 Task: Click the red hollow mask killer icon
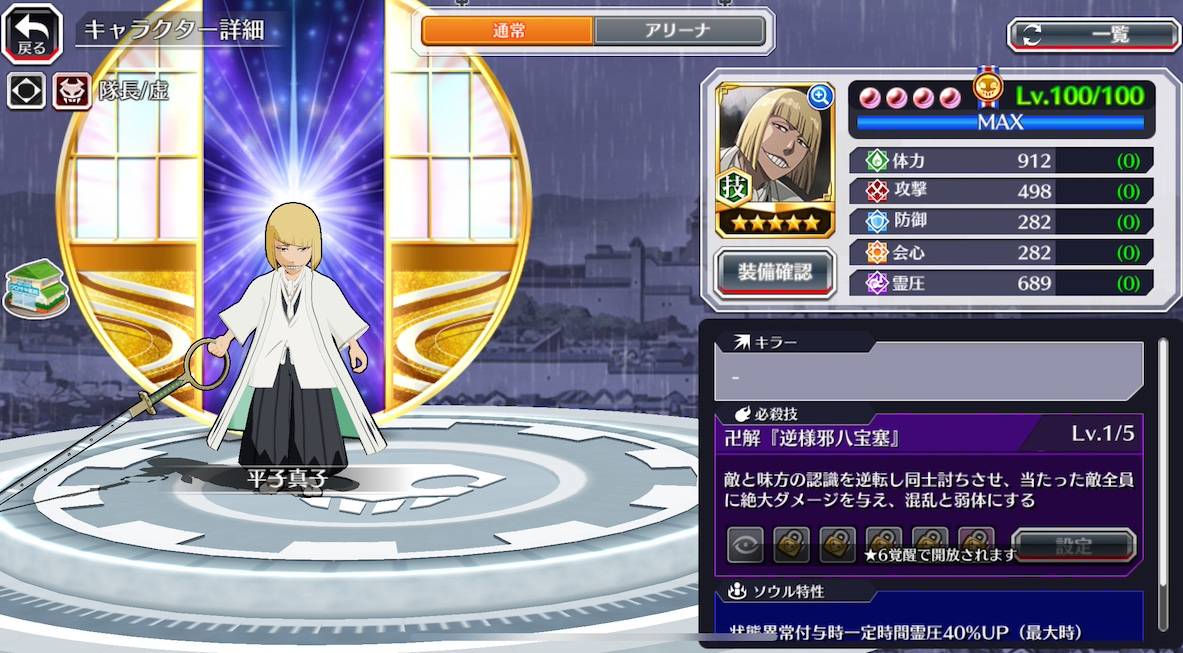click(72, 91)
